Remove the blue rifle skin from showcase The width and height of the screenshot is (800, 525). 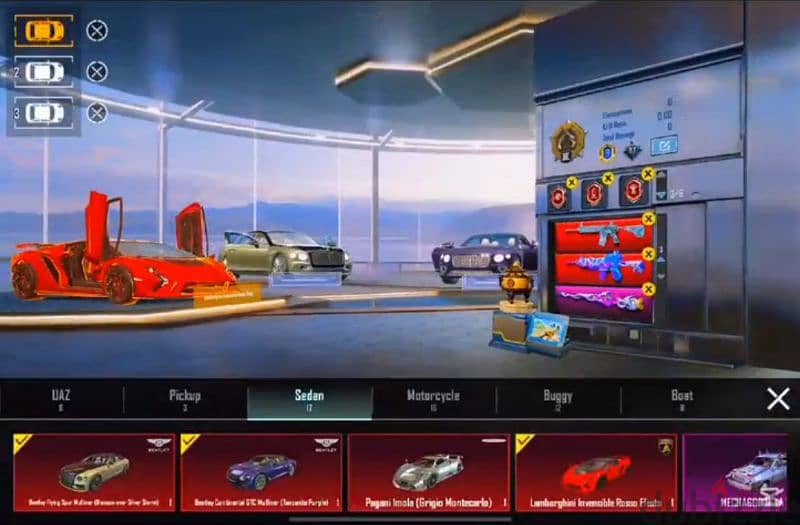648,254
